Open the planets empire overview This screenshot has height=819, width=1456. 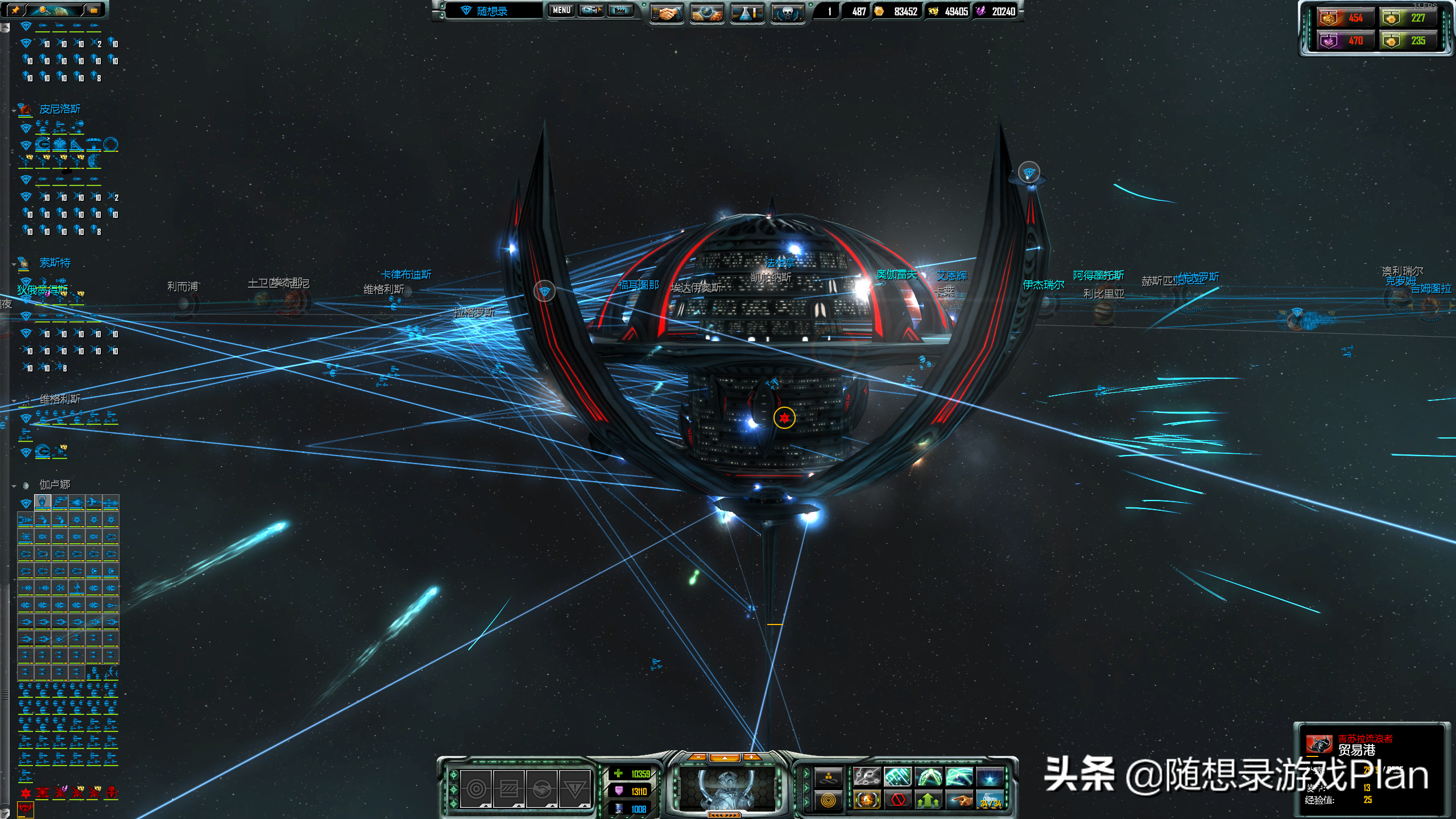(706, 12)
